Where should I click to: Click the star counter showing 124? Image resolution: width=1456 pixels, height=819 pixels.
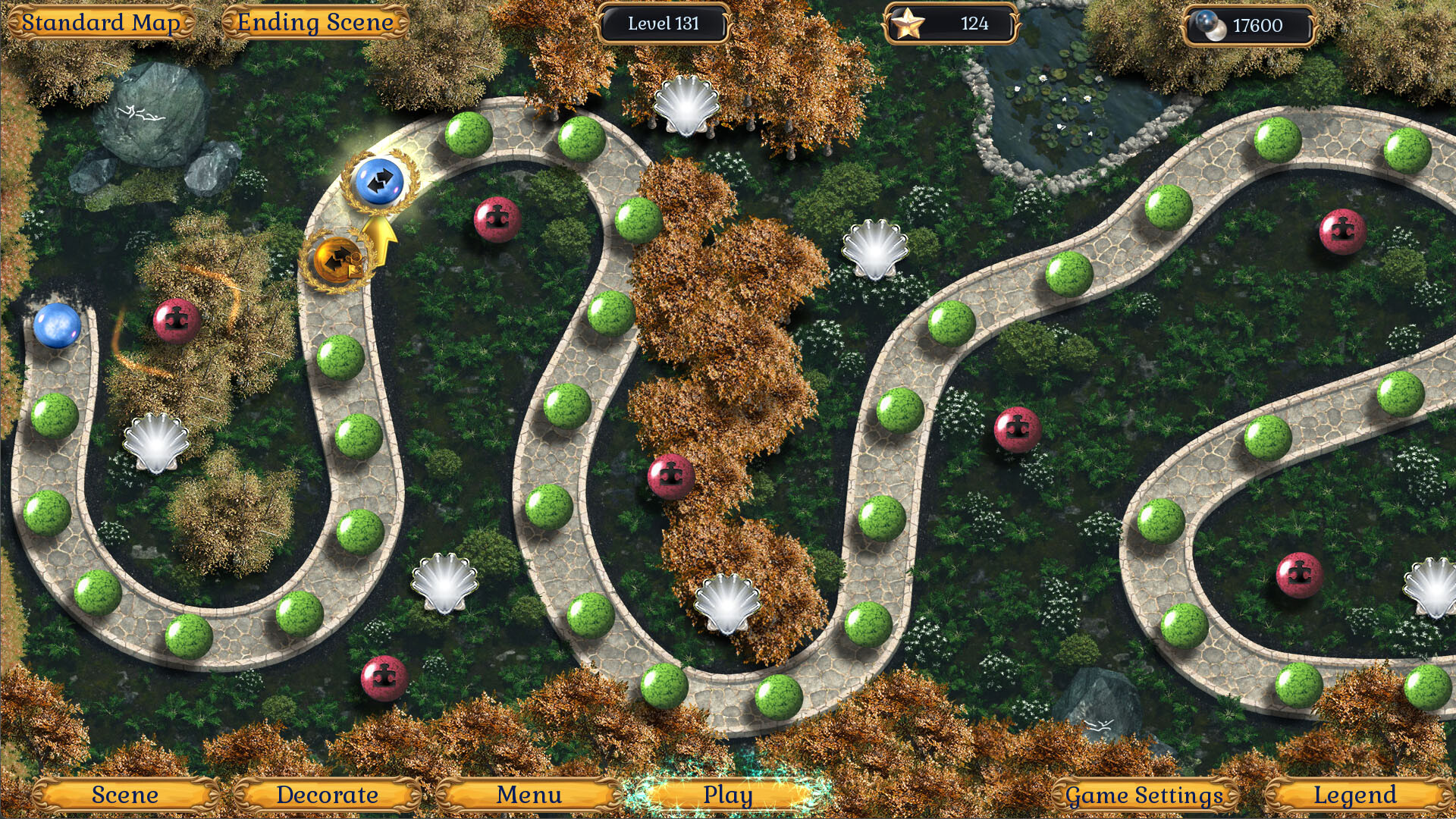(x=949, y=24)
